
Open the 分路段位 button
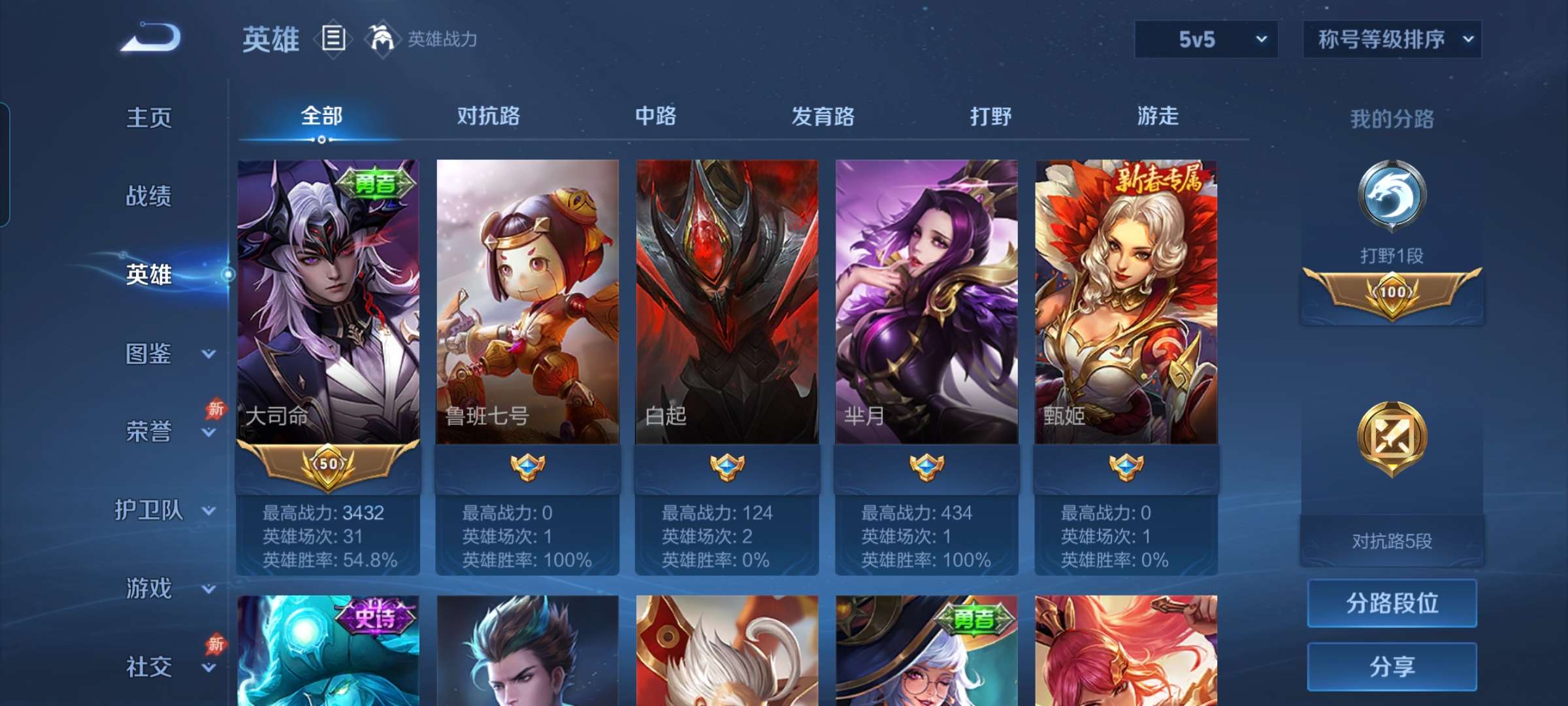(1392, 603)
